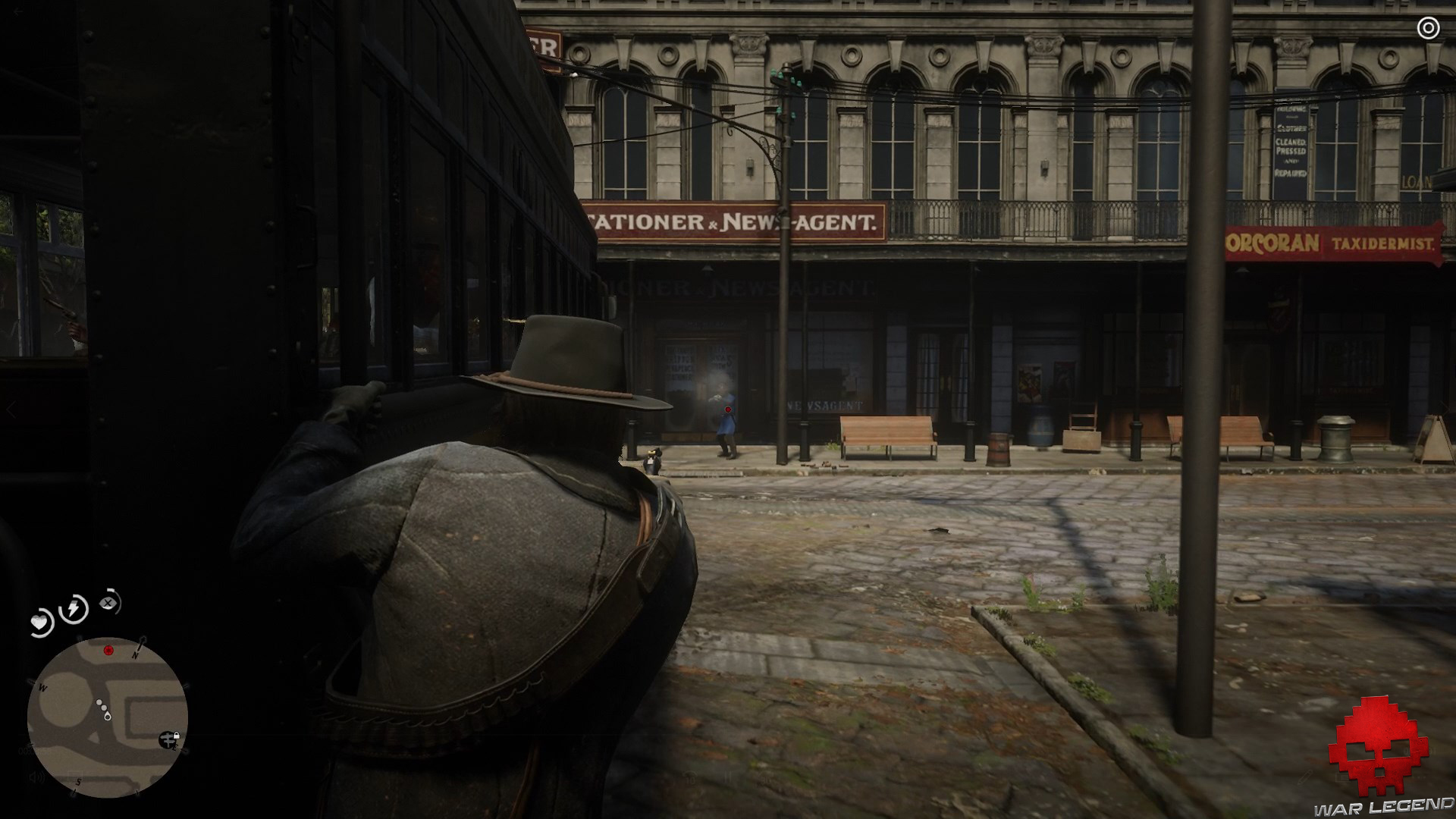Click the faded speaker icon near the minimap
Image resolution: width=1456 pixels, height=819 pixels.
click(x=36, y=777)
